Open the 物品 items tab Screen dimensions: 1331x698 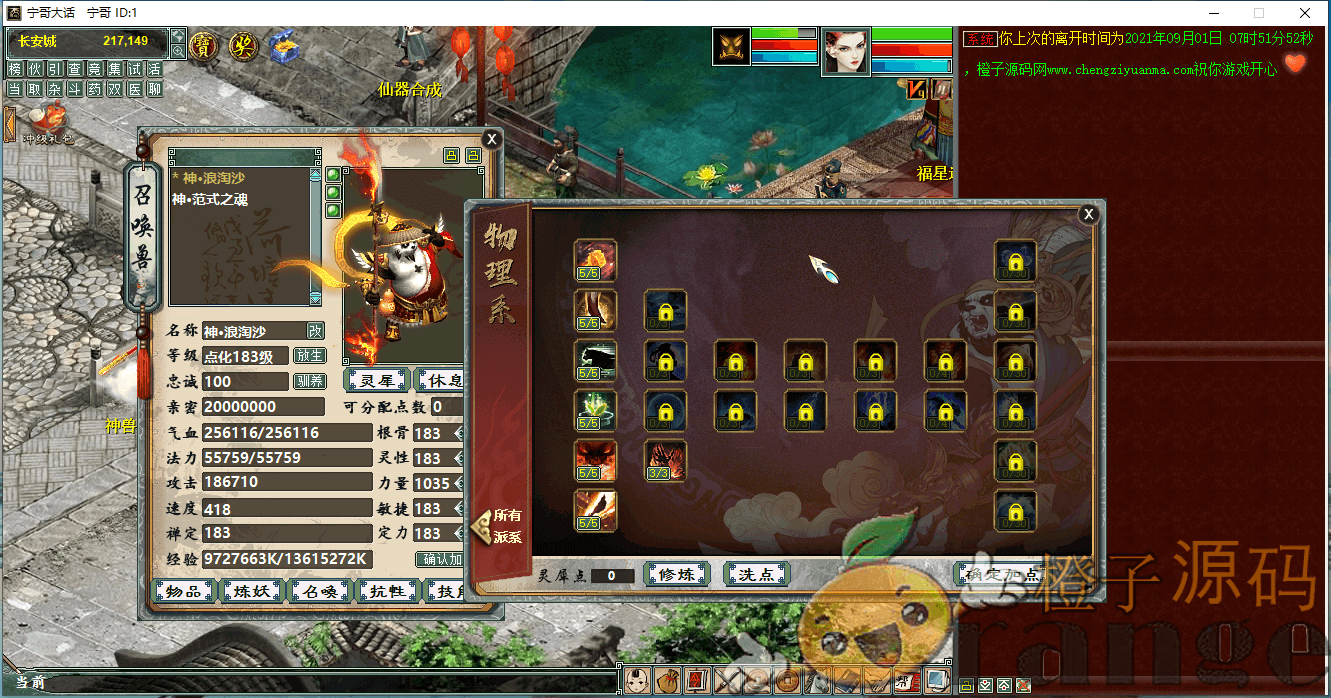coord(182,591)
